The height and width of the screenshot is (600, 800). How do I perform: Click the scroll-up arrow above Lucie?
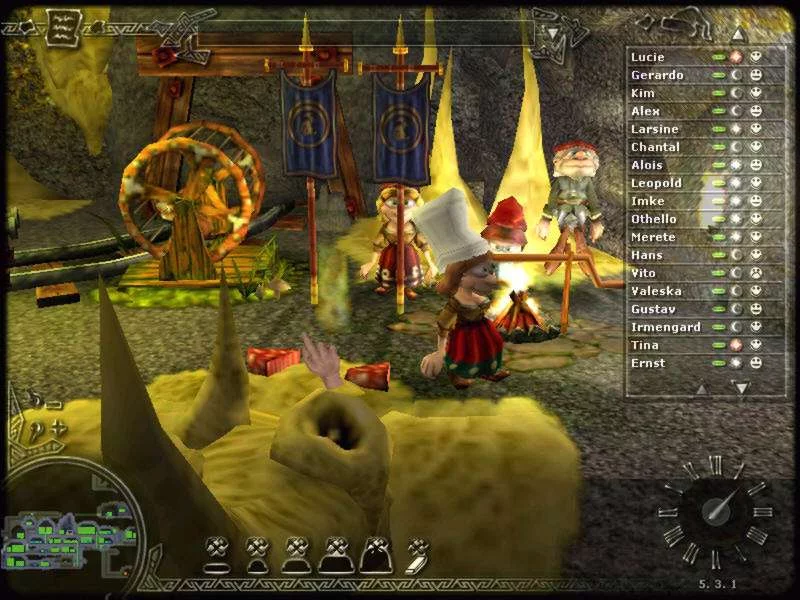pos(739,33)
